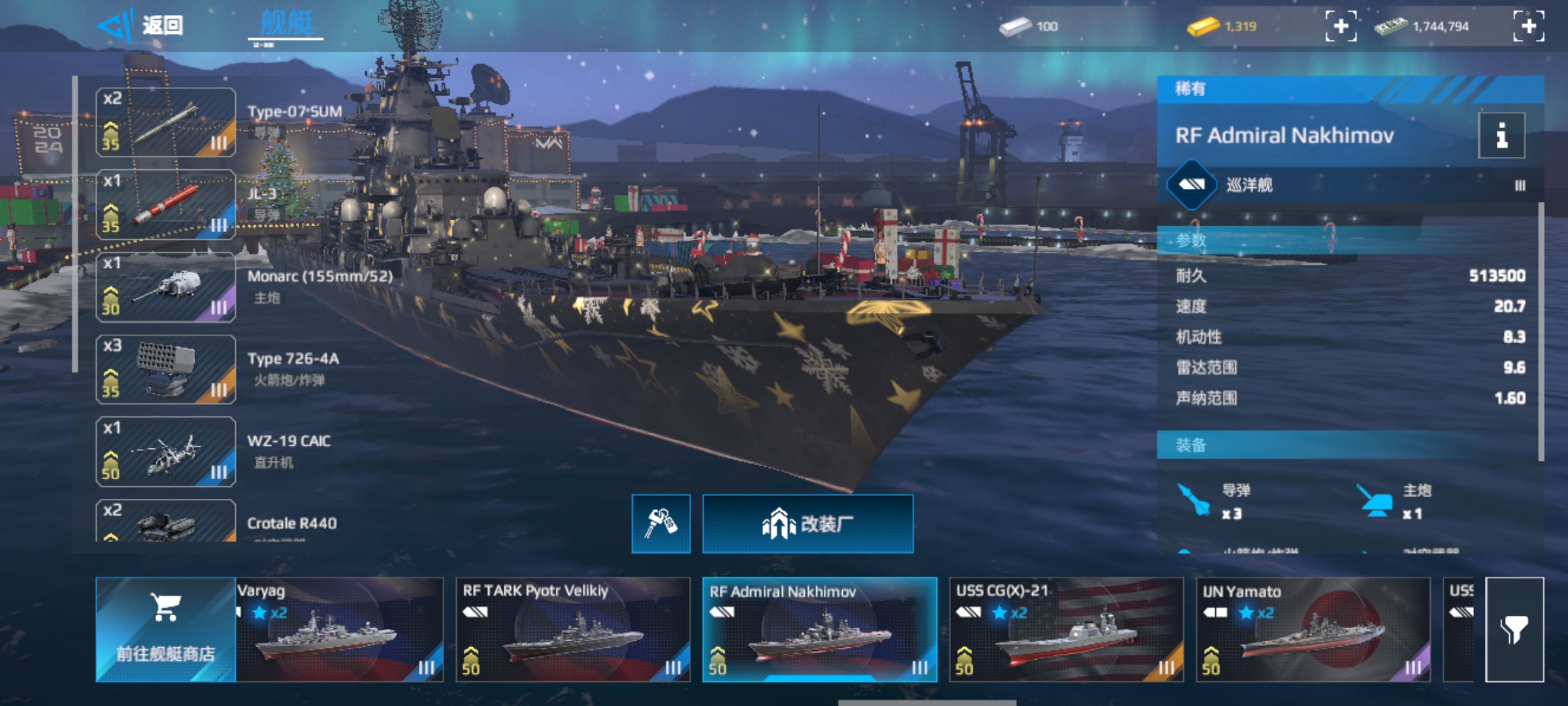Open the 改装厂 refit workshop
Viewport: 1568px width, 706px height.
tap(808, 524)
